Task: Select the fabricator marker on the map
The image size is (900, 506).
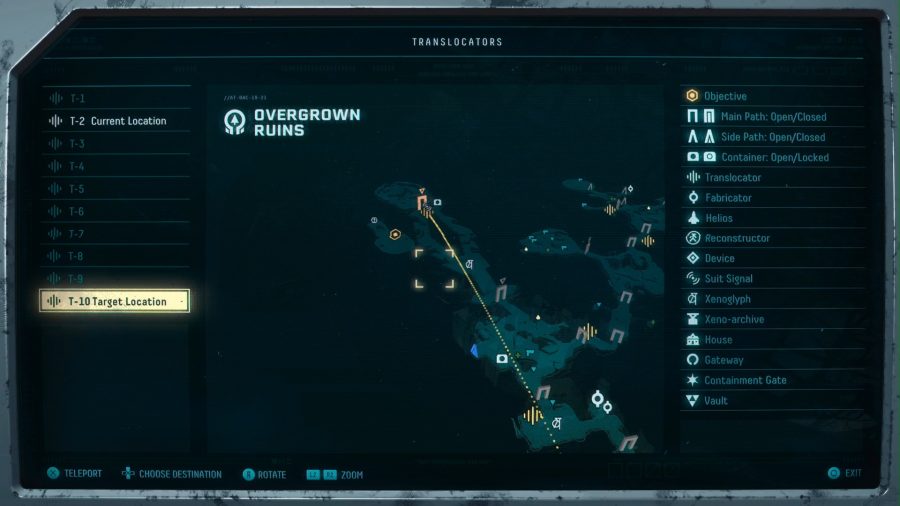Action: (x=598, y=400)
